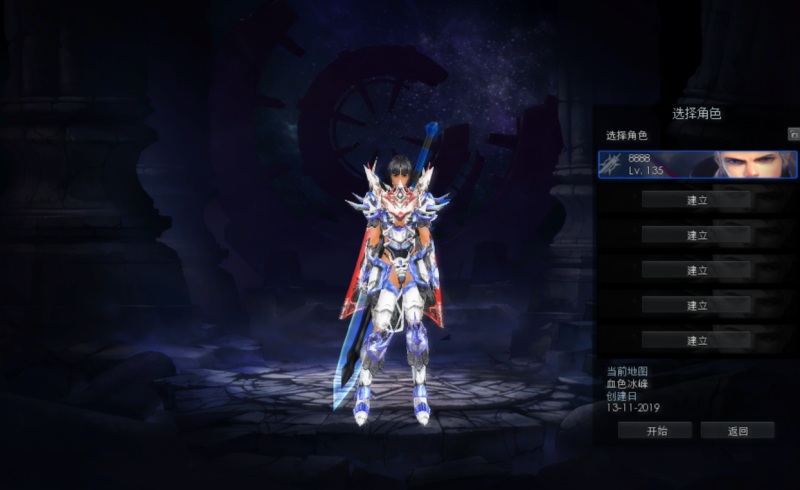
Task: Click the 开始 start button
Action: click(x=655, y=431)
